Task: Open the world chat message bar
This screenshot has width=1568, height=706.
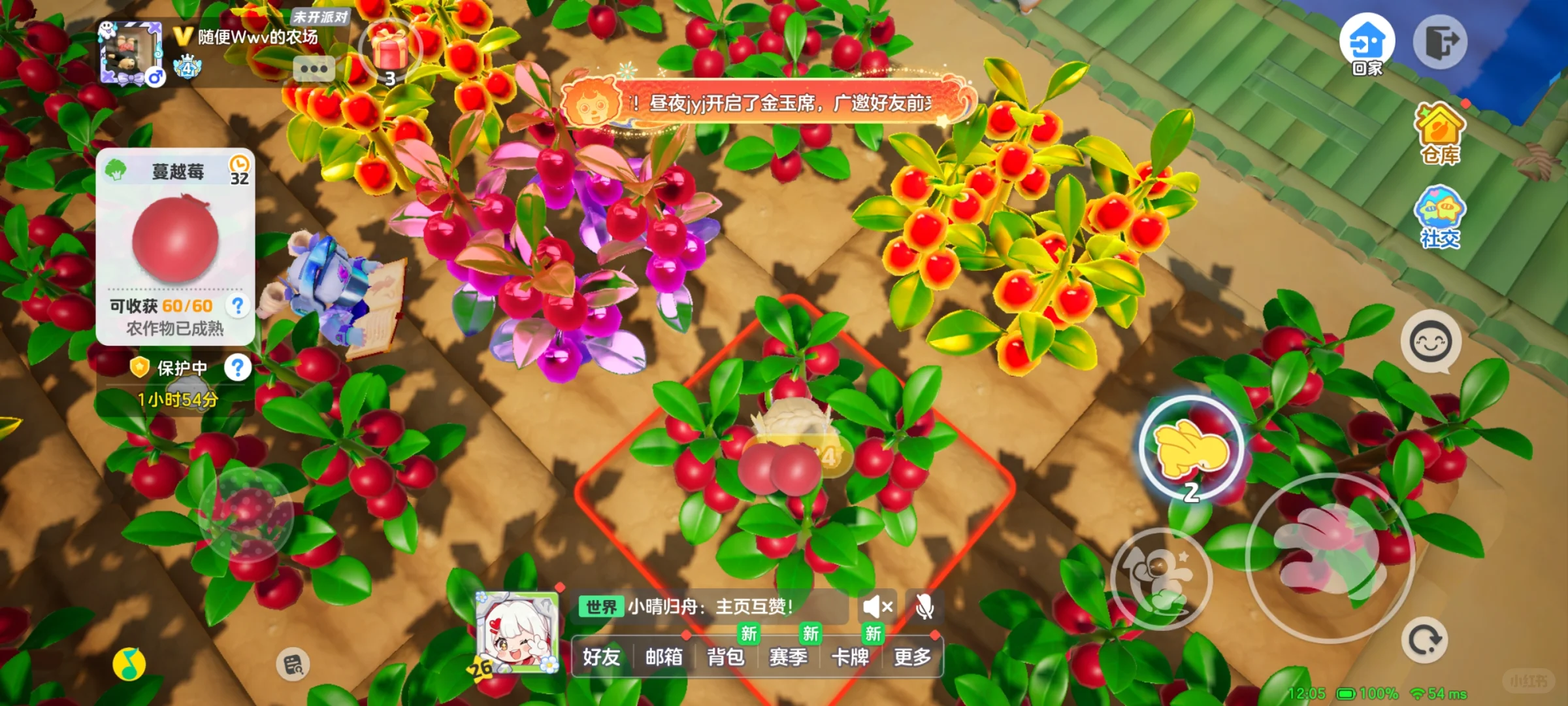Action: click(x=709, y=607)
